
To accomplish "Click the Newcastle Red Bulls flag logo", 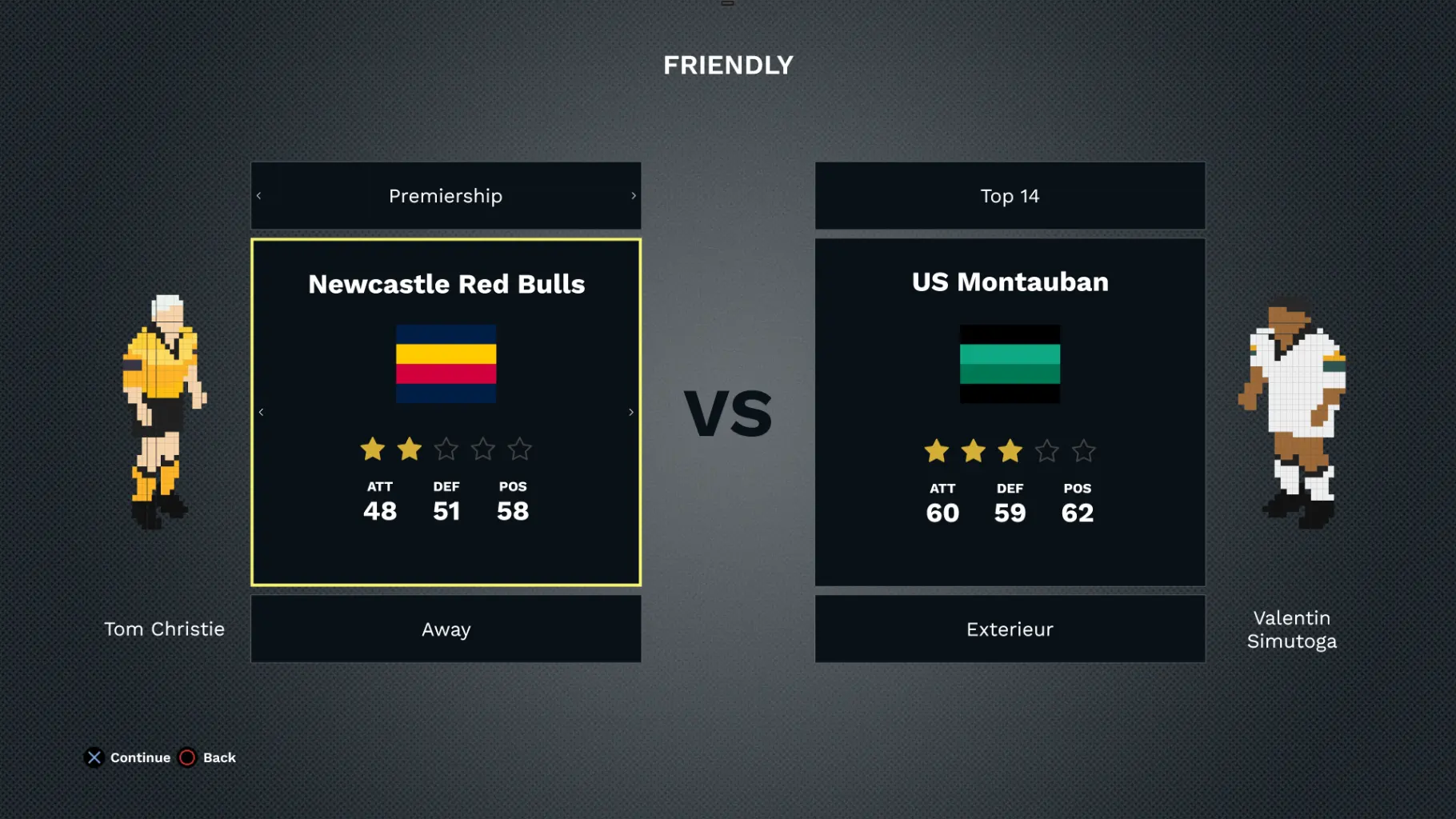I will point(446,363).
